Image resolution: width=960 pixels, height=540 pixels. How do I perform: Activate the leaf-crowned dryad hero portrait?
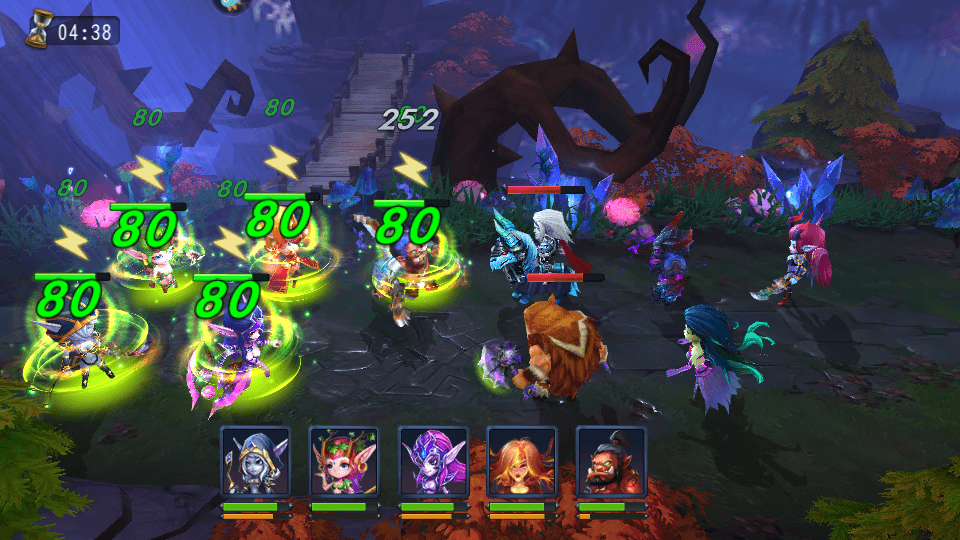pyautogui.click(x=344, y=461)
